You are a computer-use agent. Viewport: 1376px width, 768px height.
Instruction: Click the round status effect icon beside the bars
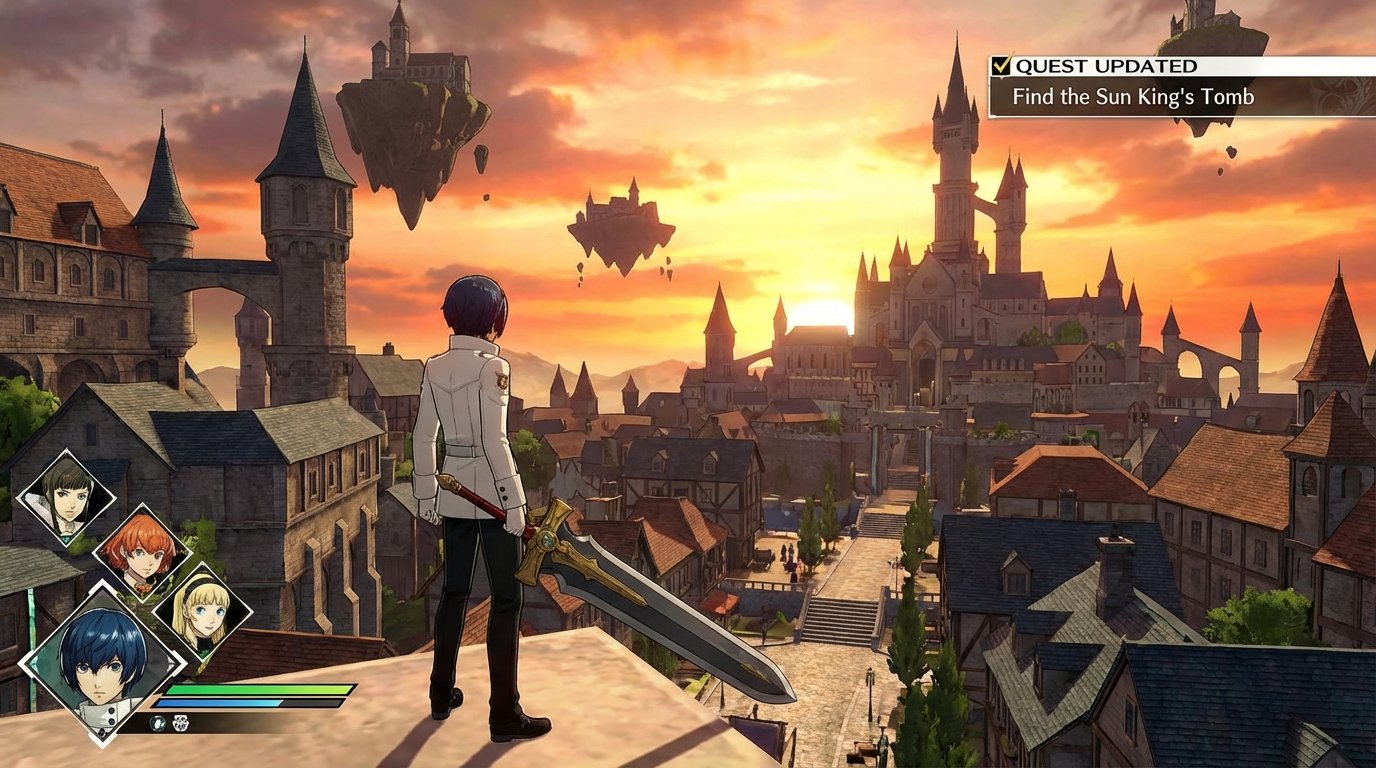click(x=157, y=722)
